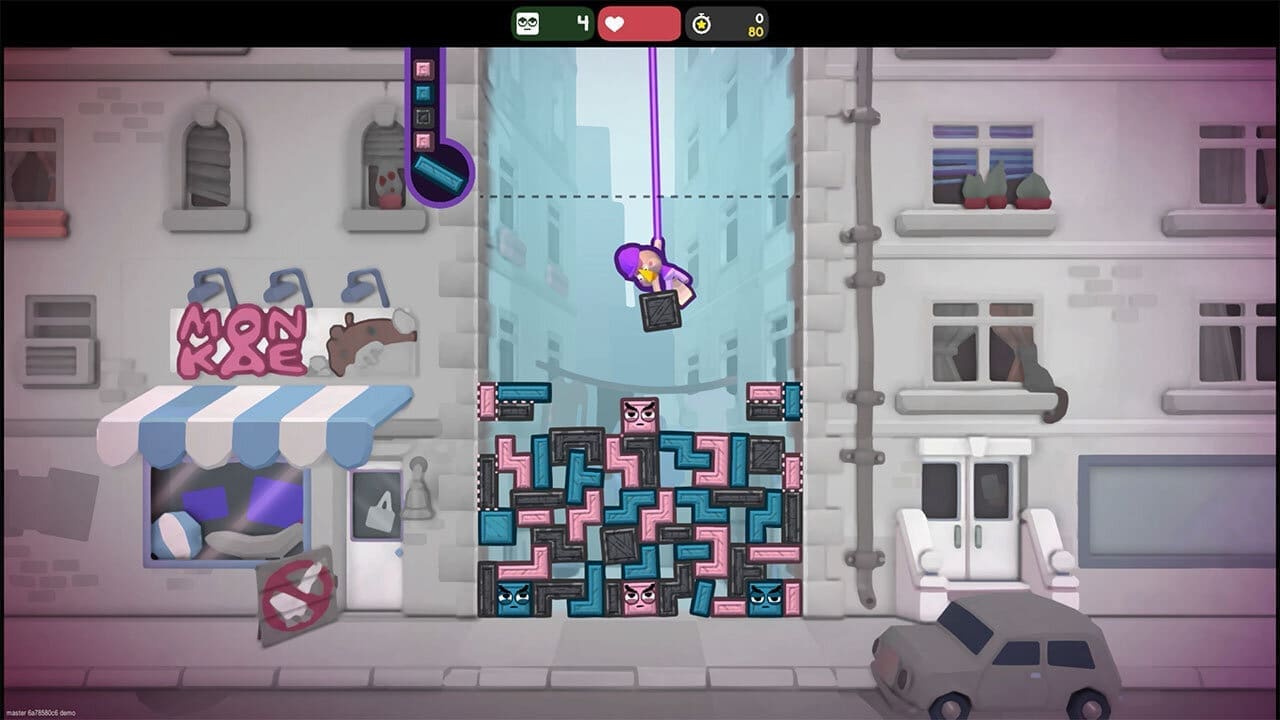Viewport: 1280px width, 720px height.
Task: Click the yellow star stopwatch icon
Action: [700, 22]
